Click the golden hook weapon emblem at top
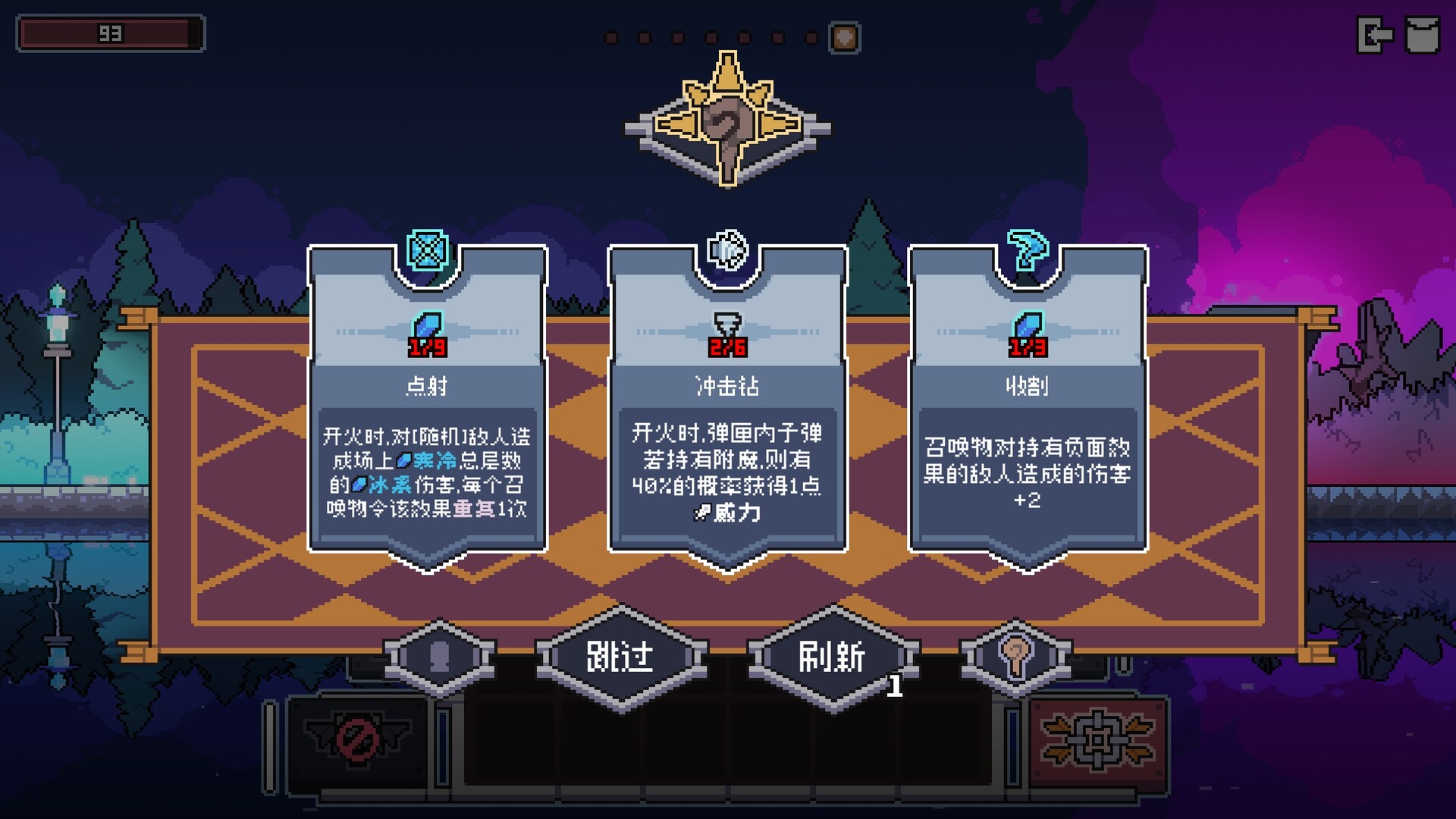 726,121
